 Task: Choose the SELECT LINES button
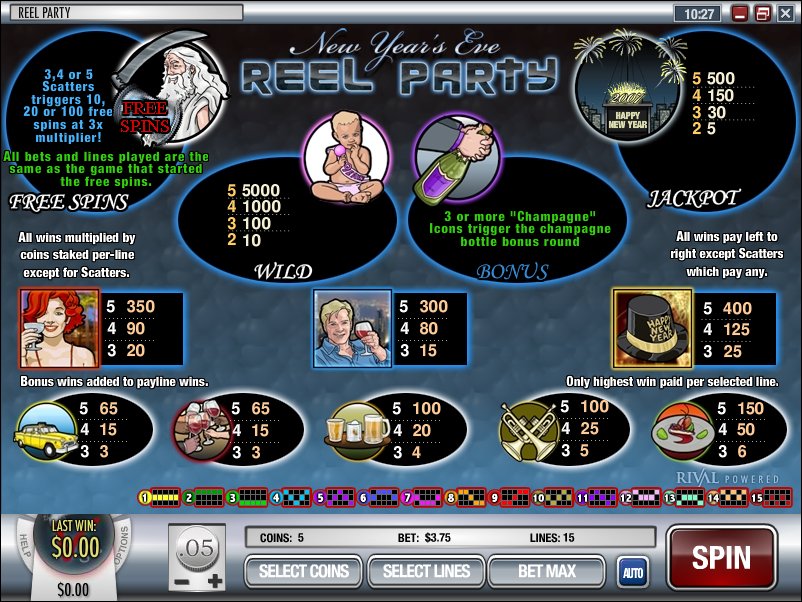426,571
